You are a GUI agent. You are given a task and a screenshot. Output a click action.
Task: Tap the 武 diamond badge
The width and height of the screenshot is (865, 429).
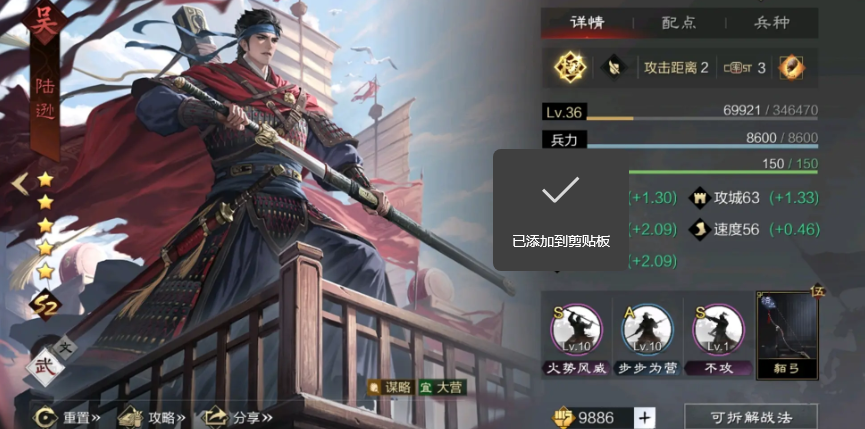point(44,365)
